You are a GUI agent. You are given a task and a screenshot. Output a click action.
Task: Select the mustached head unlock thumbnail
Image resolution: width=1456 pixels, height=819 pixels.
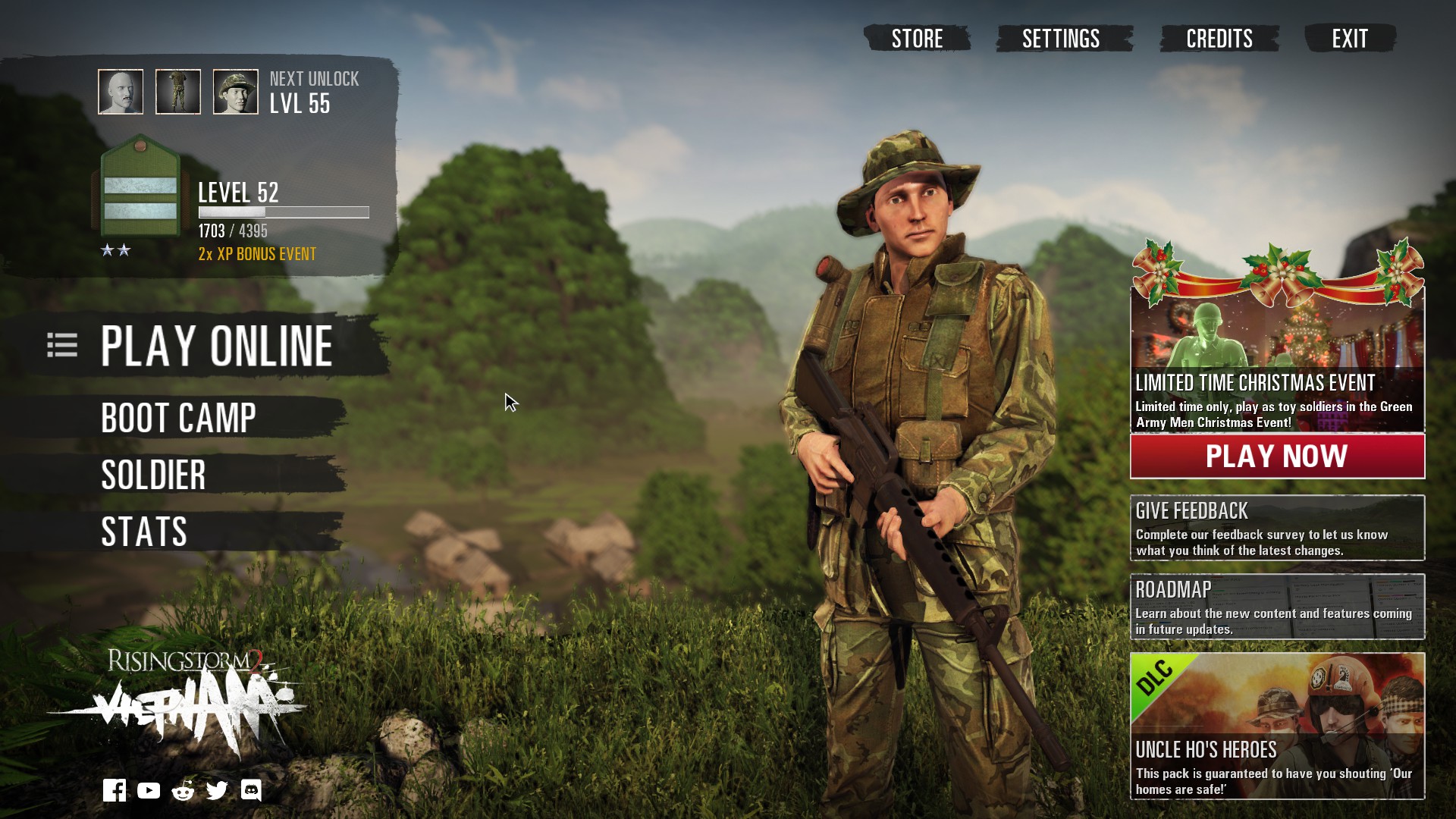tap(121, 92)
